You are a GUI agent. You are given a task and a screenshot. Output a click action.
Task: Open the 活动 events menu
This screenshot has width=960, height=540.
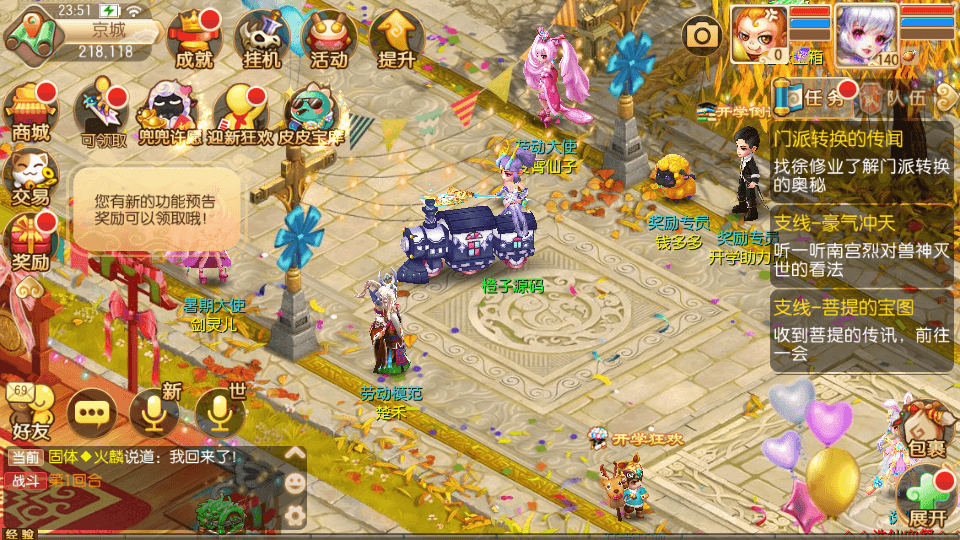[329, 40]
